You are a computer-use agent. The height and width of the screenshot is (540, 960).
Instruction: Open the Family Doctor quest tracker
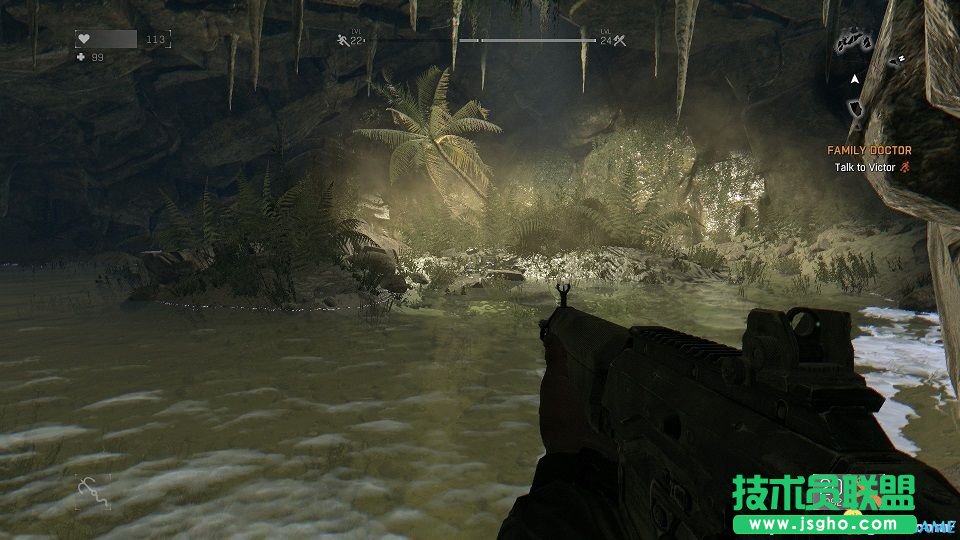click(x=868, y=150)
